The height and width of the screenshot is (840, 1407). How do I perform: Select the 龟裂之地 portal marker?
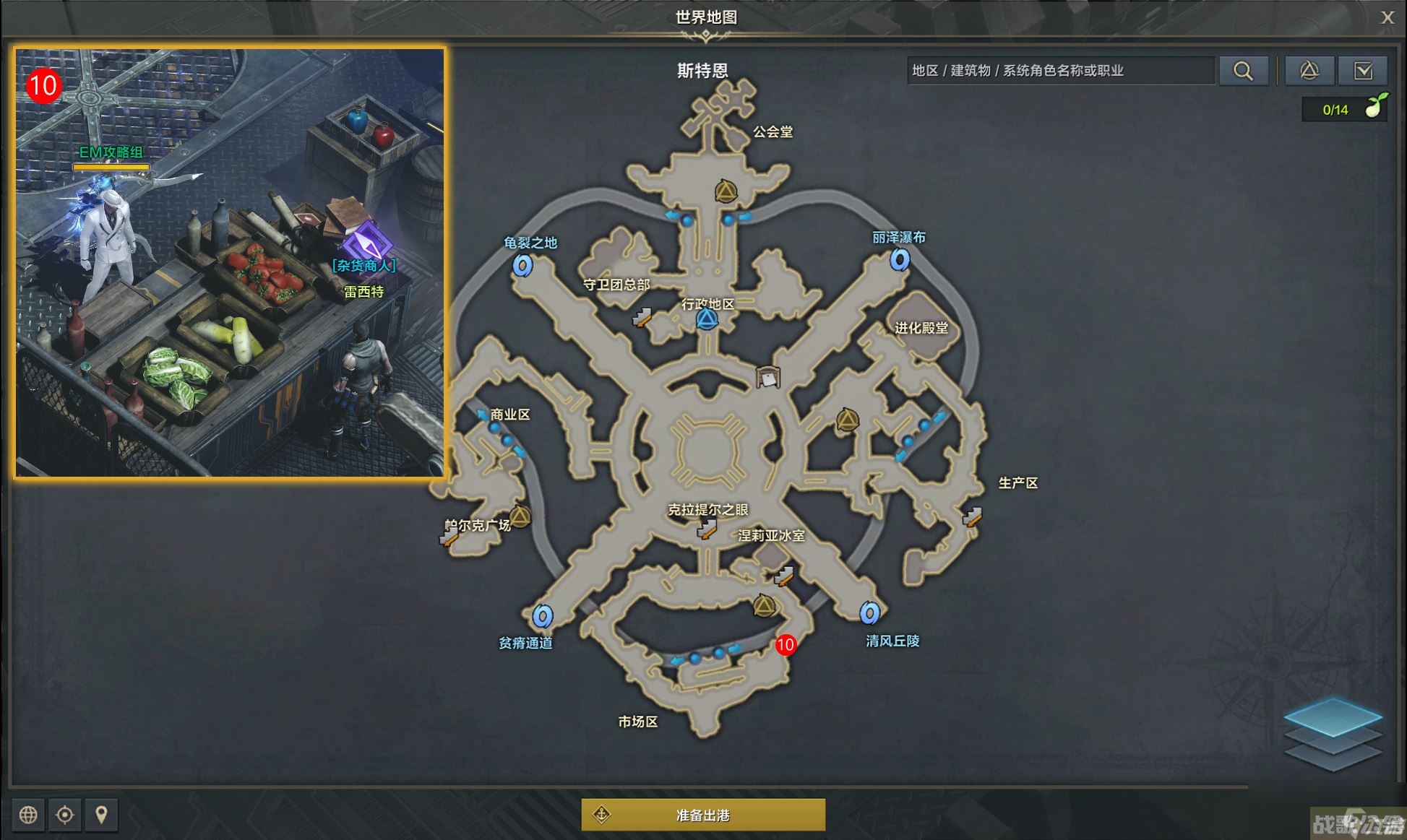click(522, 265)
